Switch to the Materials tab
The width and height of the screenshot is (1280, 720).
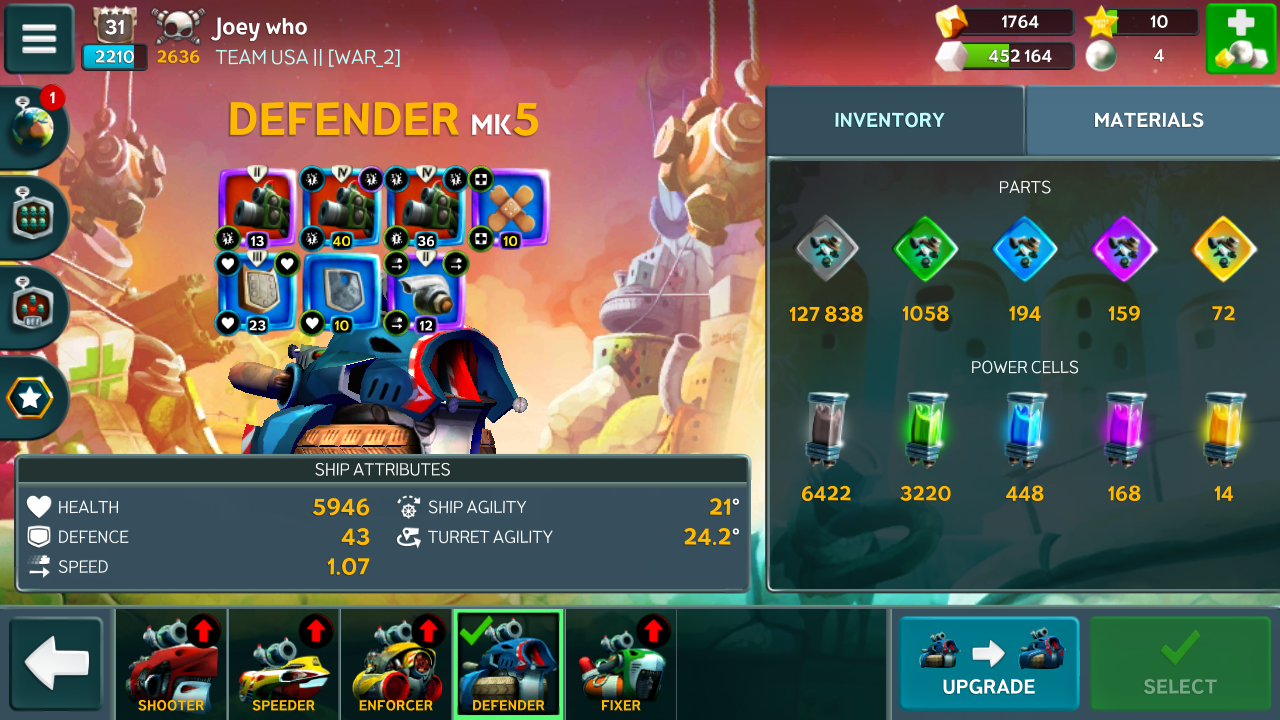[1148, 120]
